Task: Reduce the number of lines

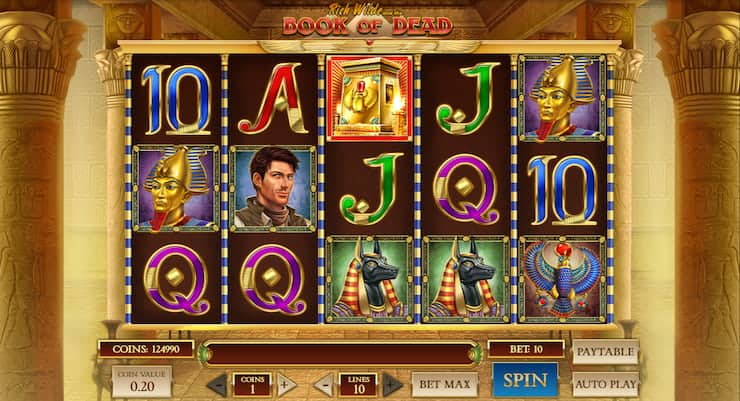Action: [x=324, y=384]
